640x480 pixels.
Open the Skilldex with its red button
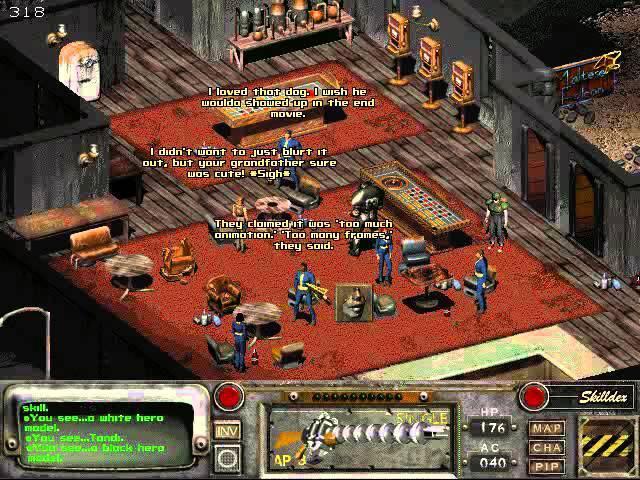pos(533,396)
